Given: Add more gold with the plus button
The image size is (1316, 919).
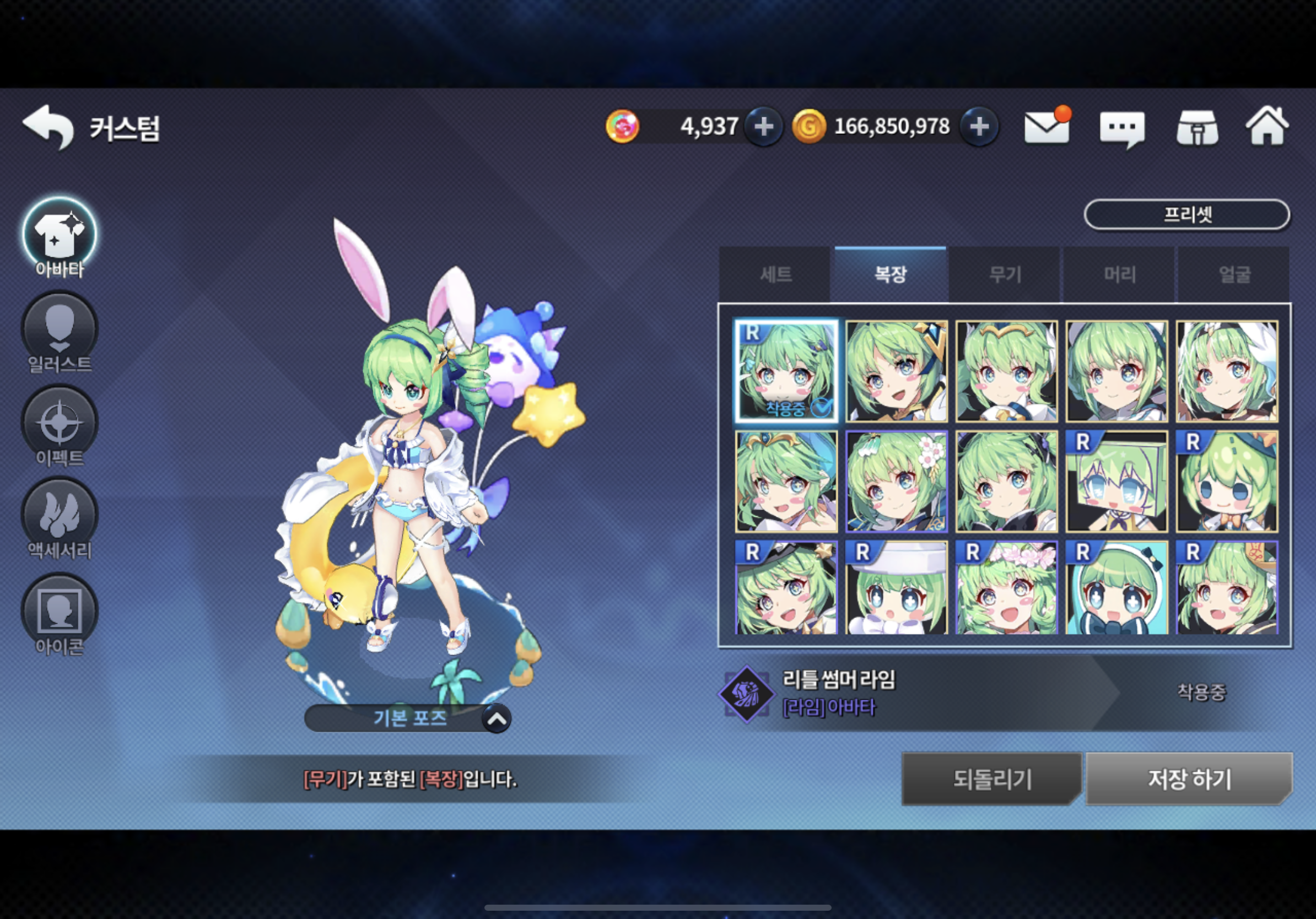Looking at the screenshot, I should (979, 127).
